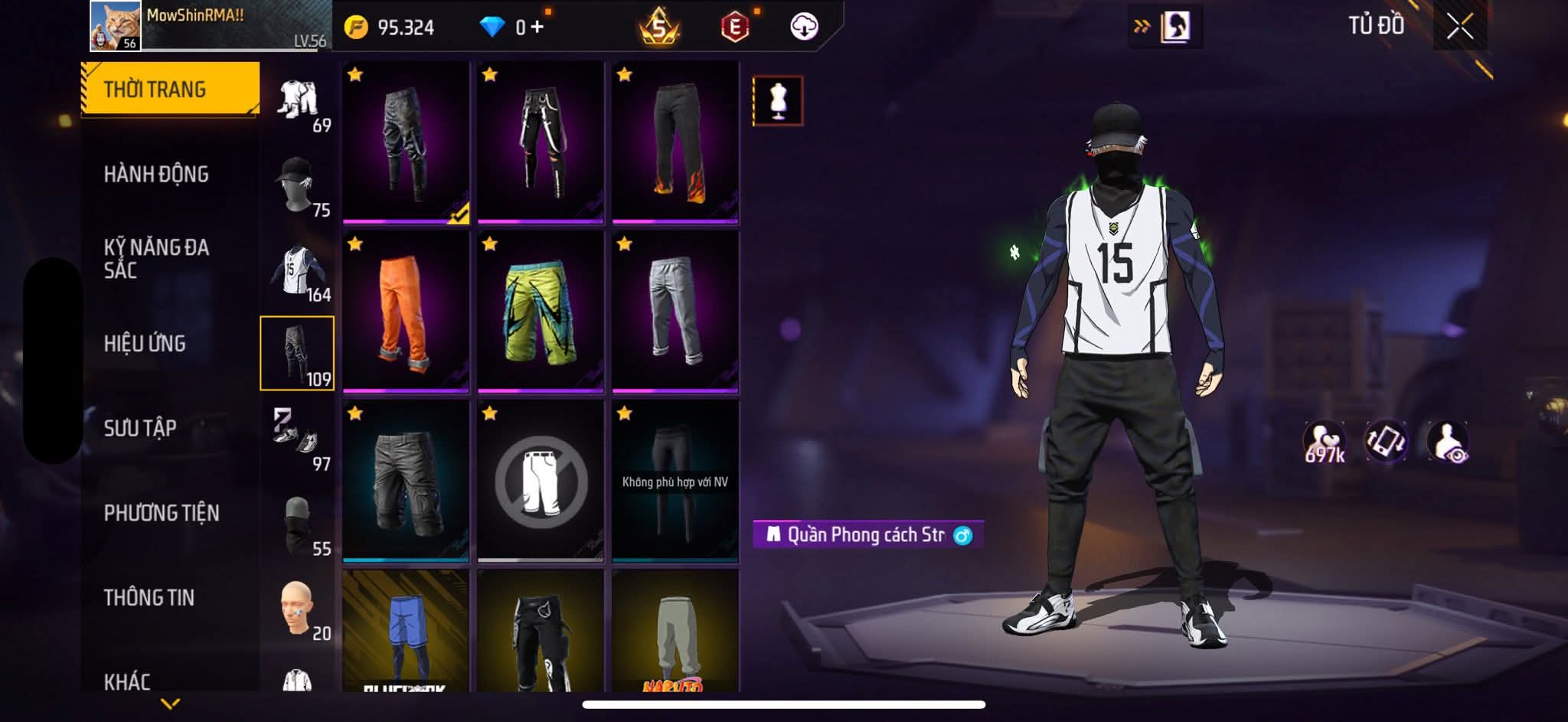1568x722 pixels.
Task: Open the top category with jersey icon
Action: coord(297,270)
